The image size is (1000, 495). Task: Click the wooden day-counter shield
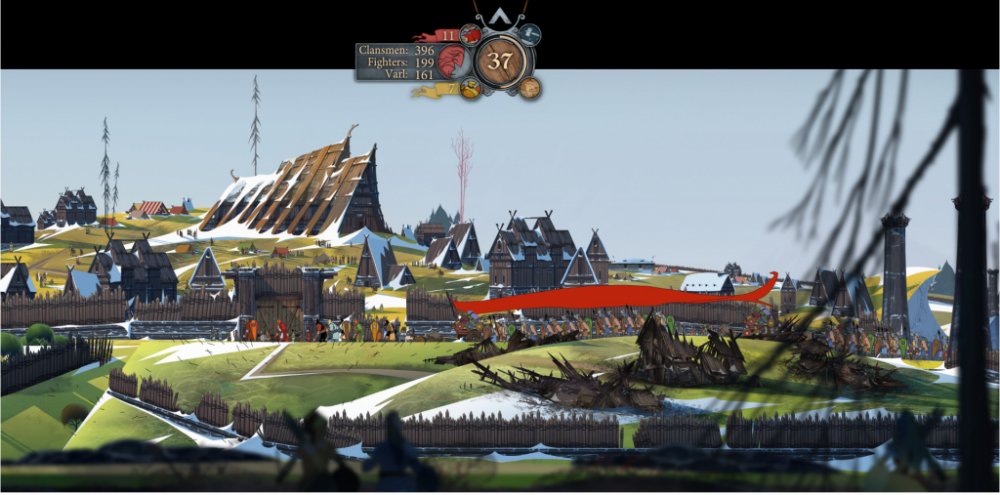tap(500, 61)
